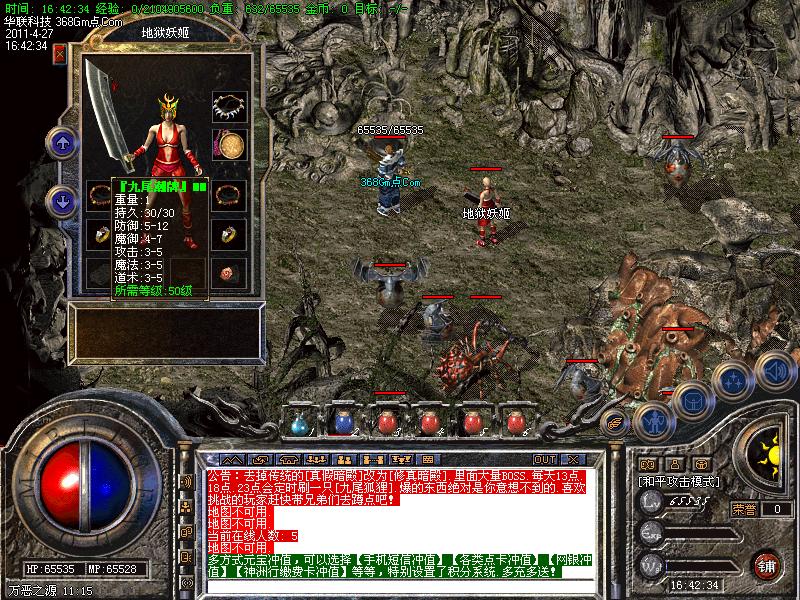Click the up arrow on the character panel
The width and height of the screenshot is (800, 600).
coord(62,143)
